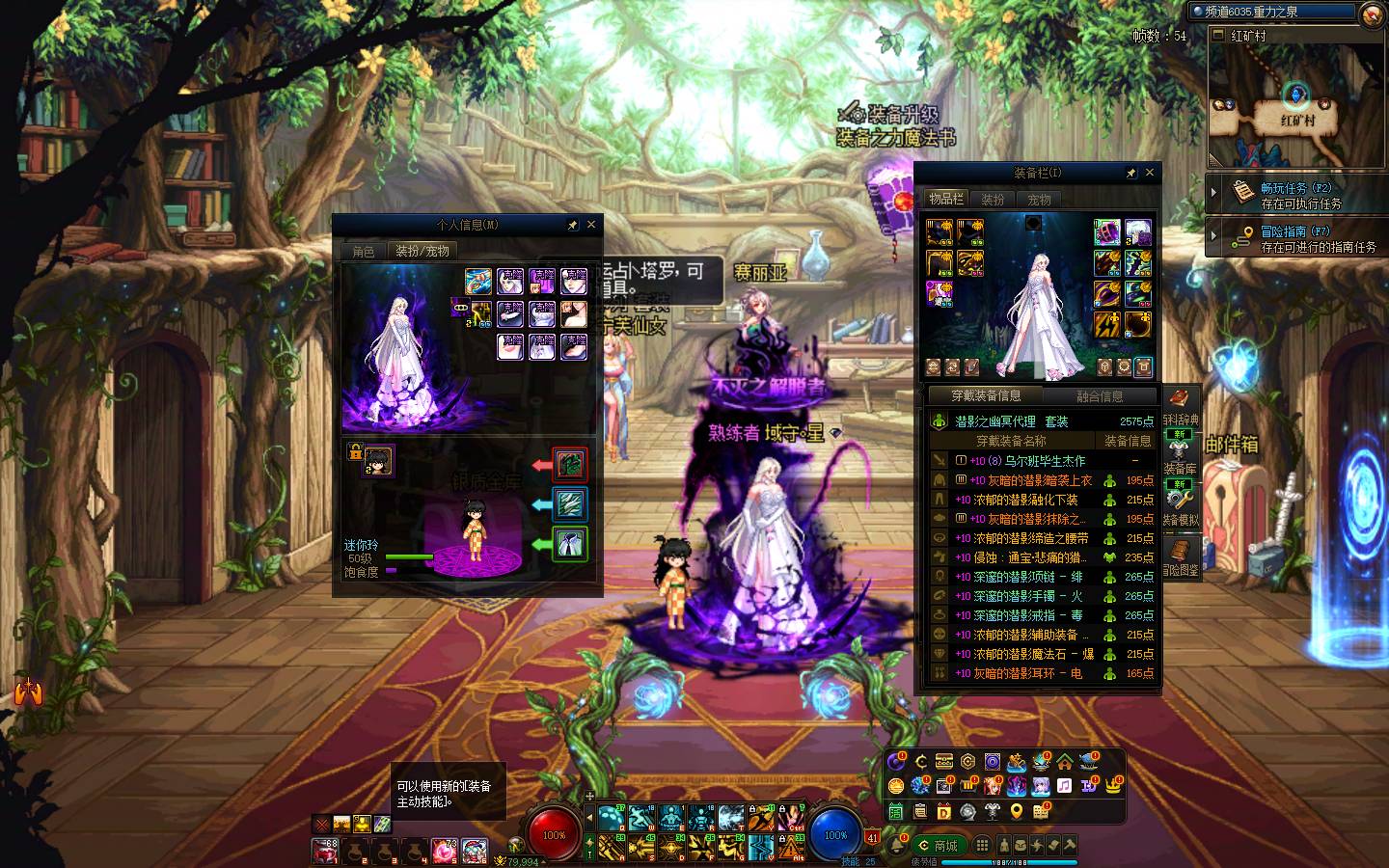Open the 冒险指南 guide tracker entry
The image size is (1389, 868).
point(1295,238)
